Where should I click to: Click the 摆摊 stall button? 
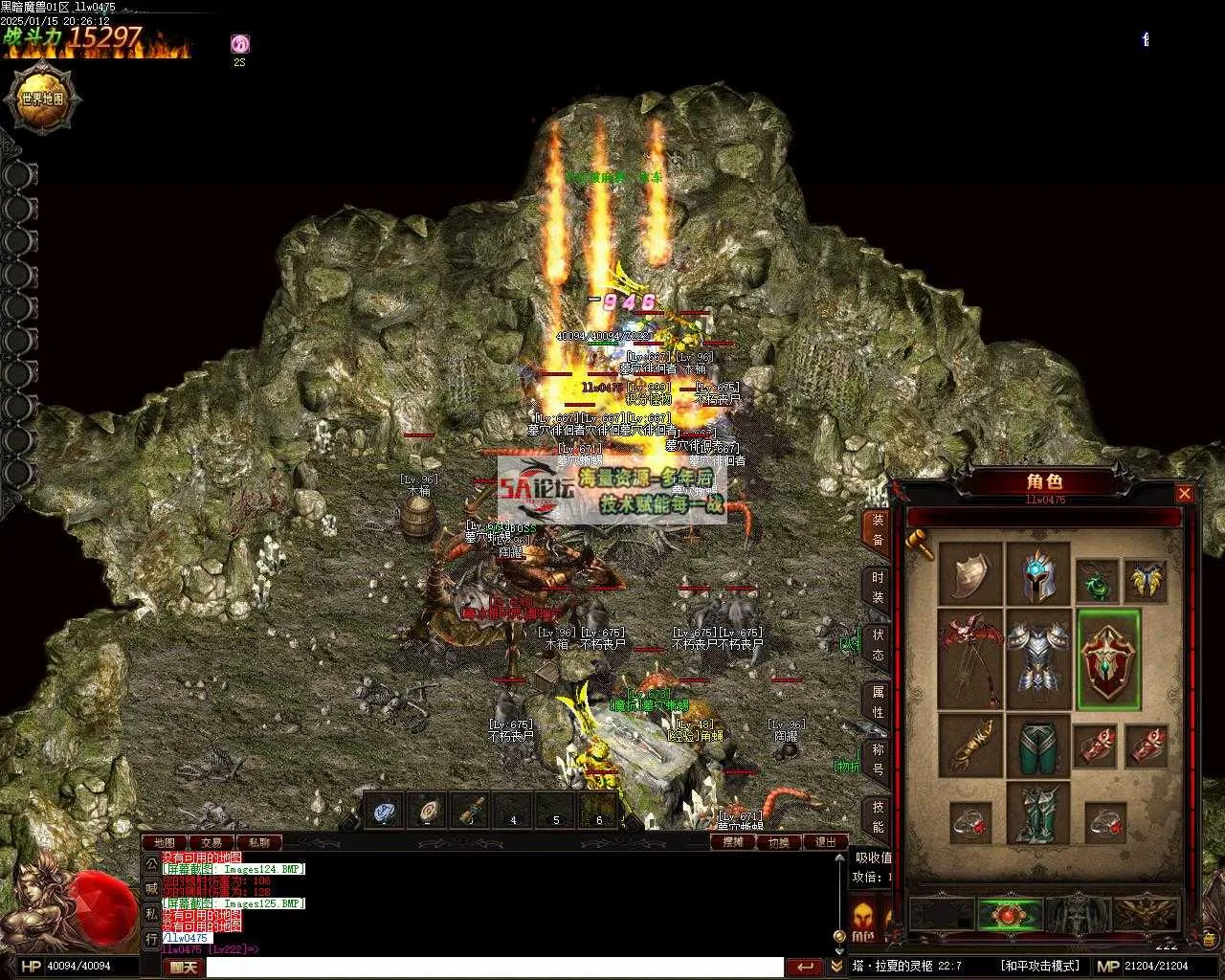(733, 842)
